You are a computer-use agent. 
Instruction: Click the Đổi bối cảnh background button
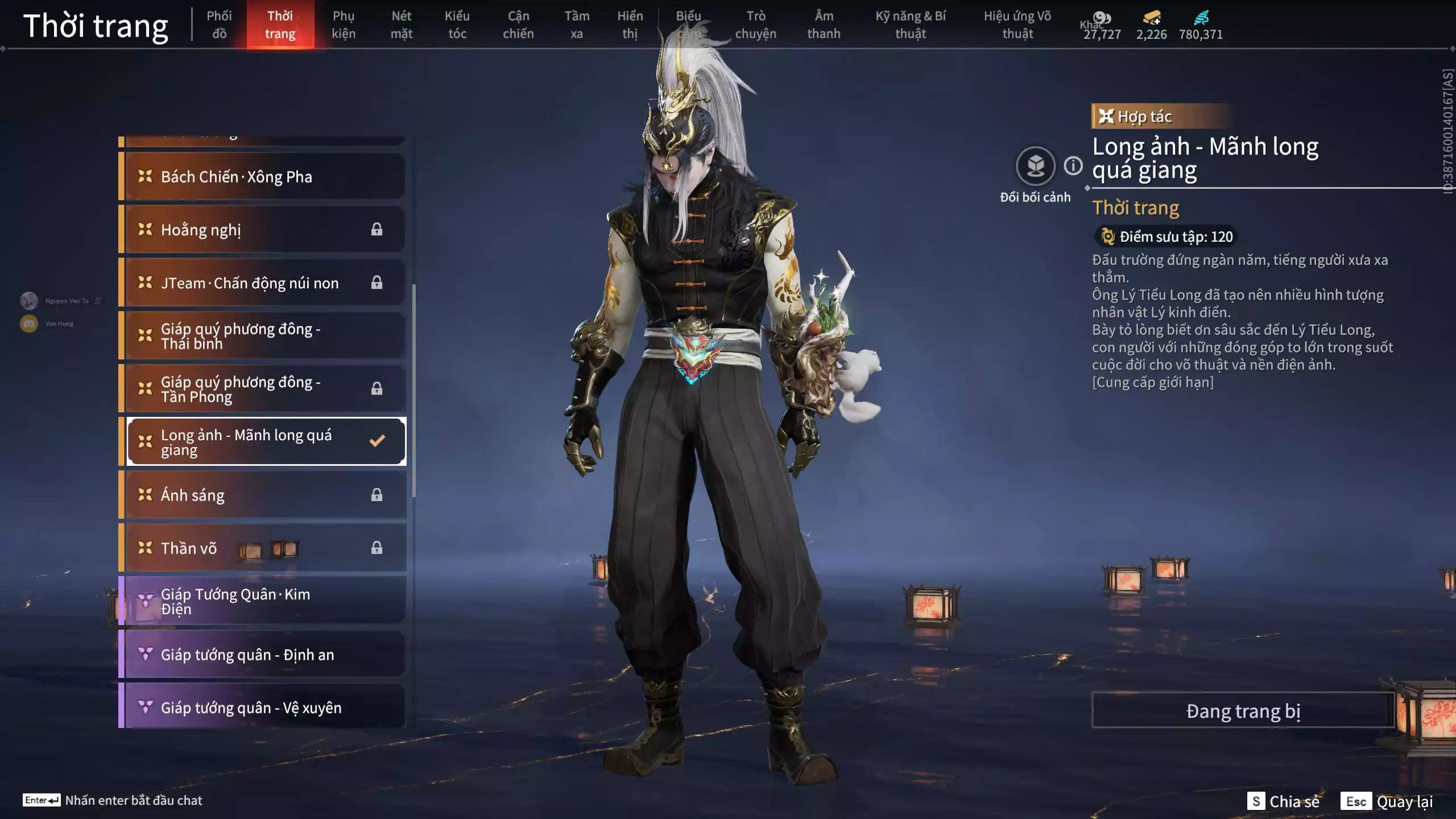[1035, 167]
